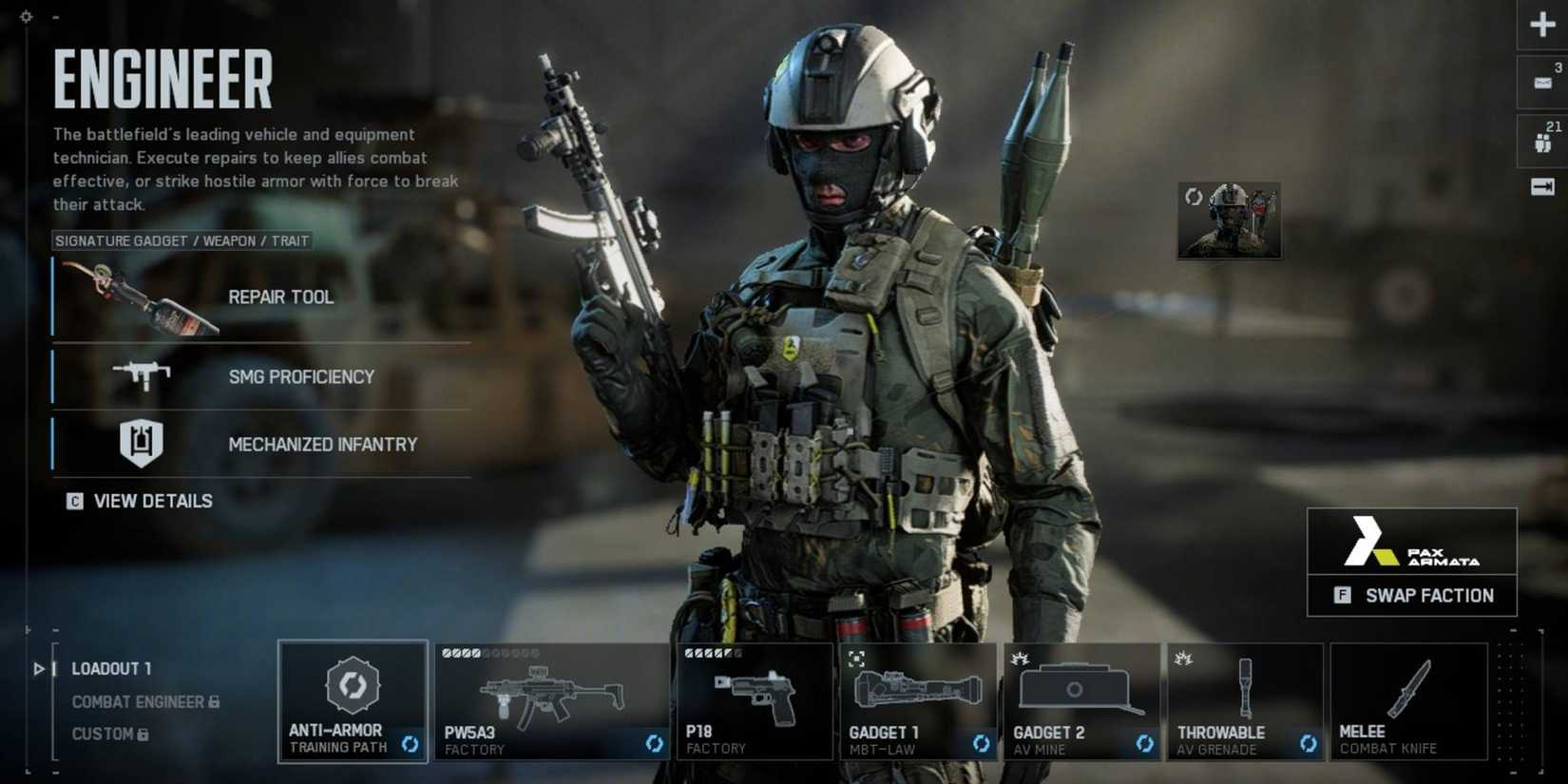Toggle the arrow indicator next to Loadout 1

coord(39,668)
